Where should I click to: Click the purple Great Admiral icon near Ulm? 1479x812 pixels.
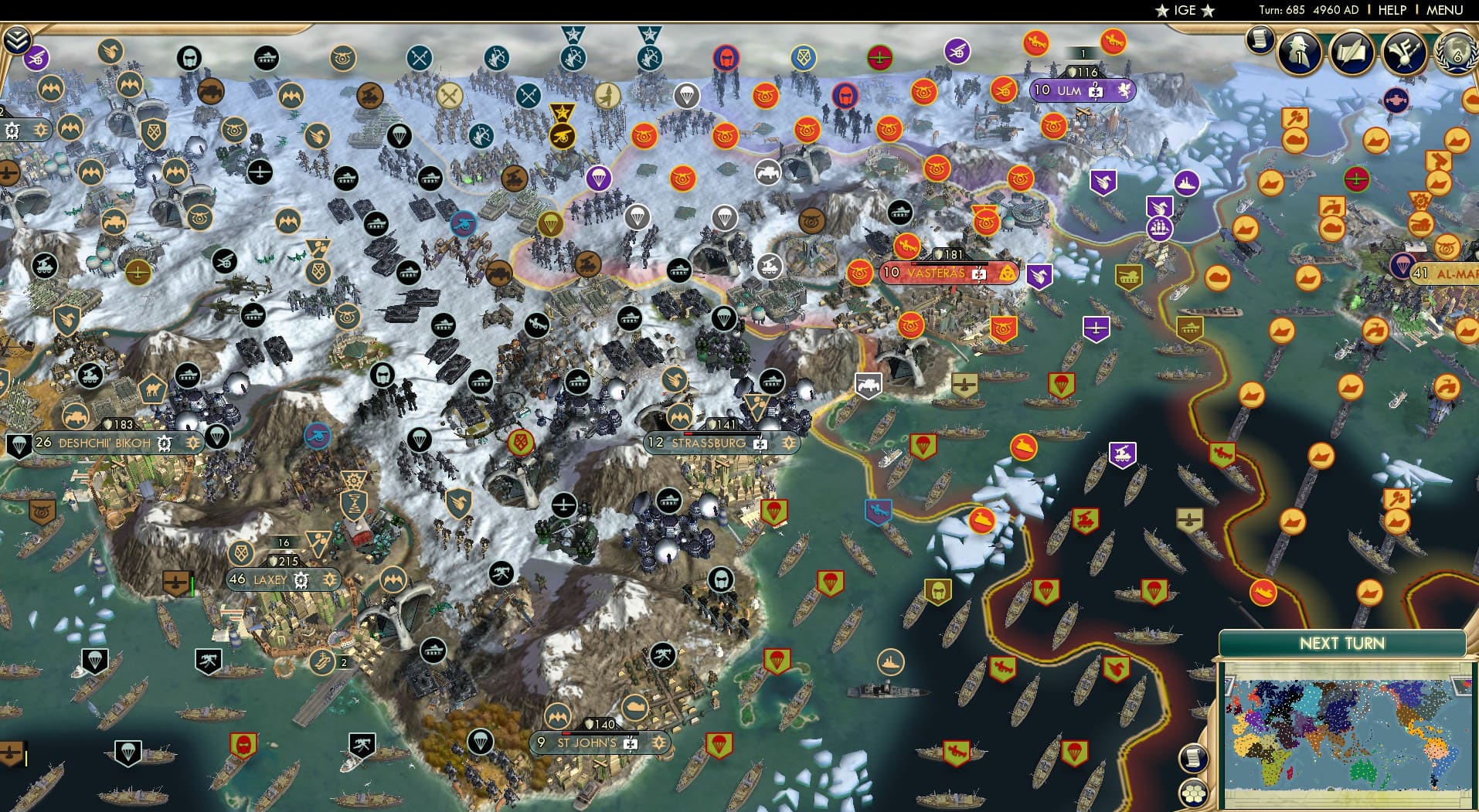click(1159, 229)
